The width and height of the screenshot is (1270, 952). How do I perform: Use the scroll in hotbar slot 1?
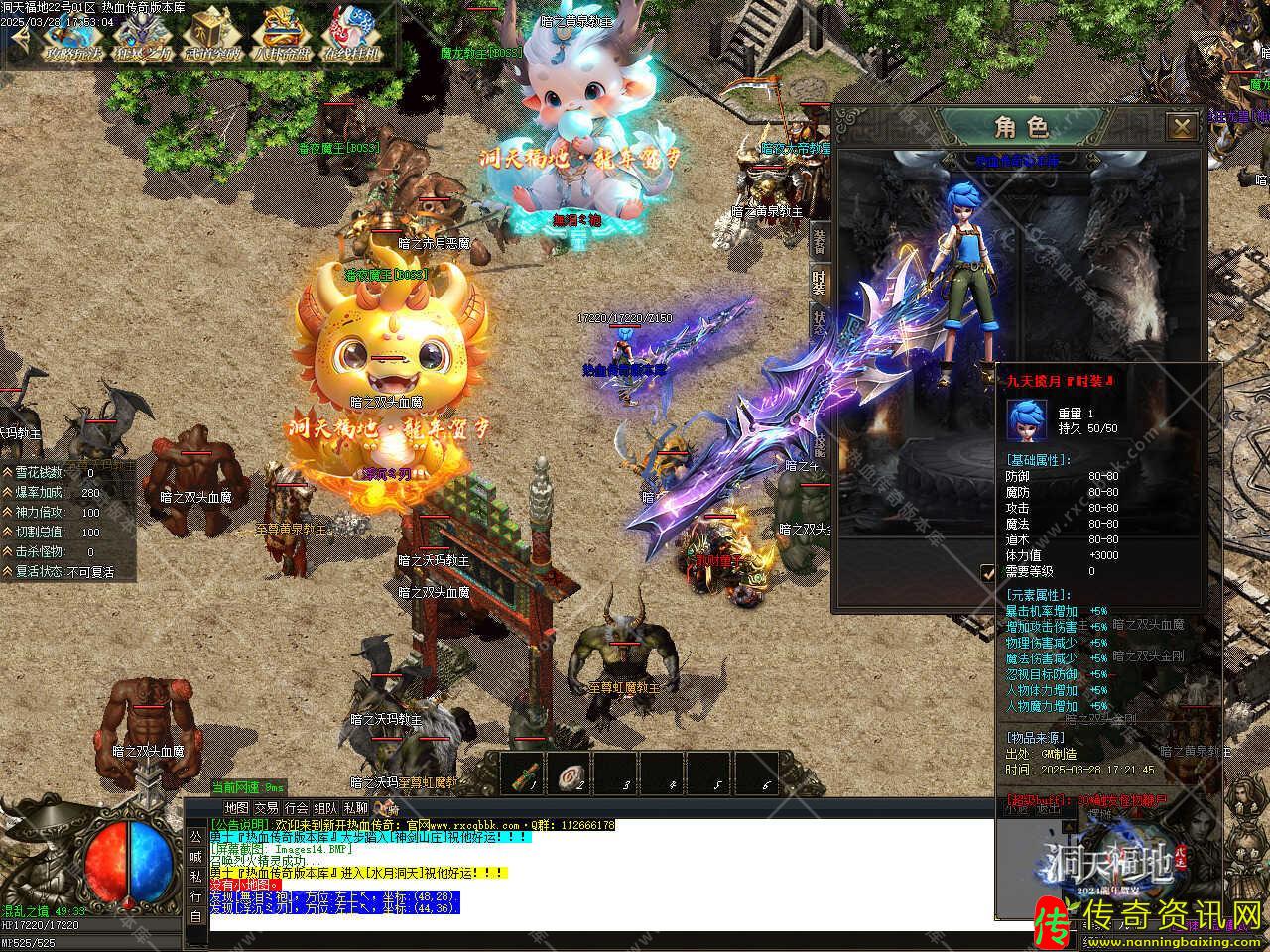point(528,774)
